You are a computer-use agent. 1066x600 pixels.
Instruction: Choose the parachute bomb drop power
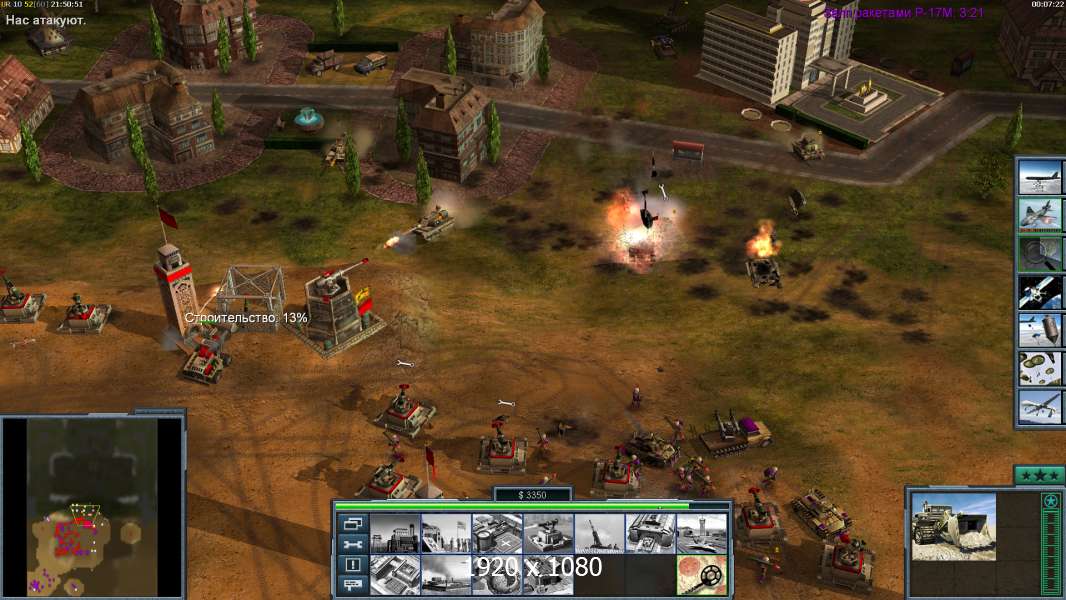pyautogui.click(x=1040, y=330)
